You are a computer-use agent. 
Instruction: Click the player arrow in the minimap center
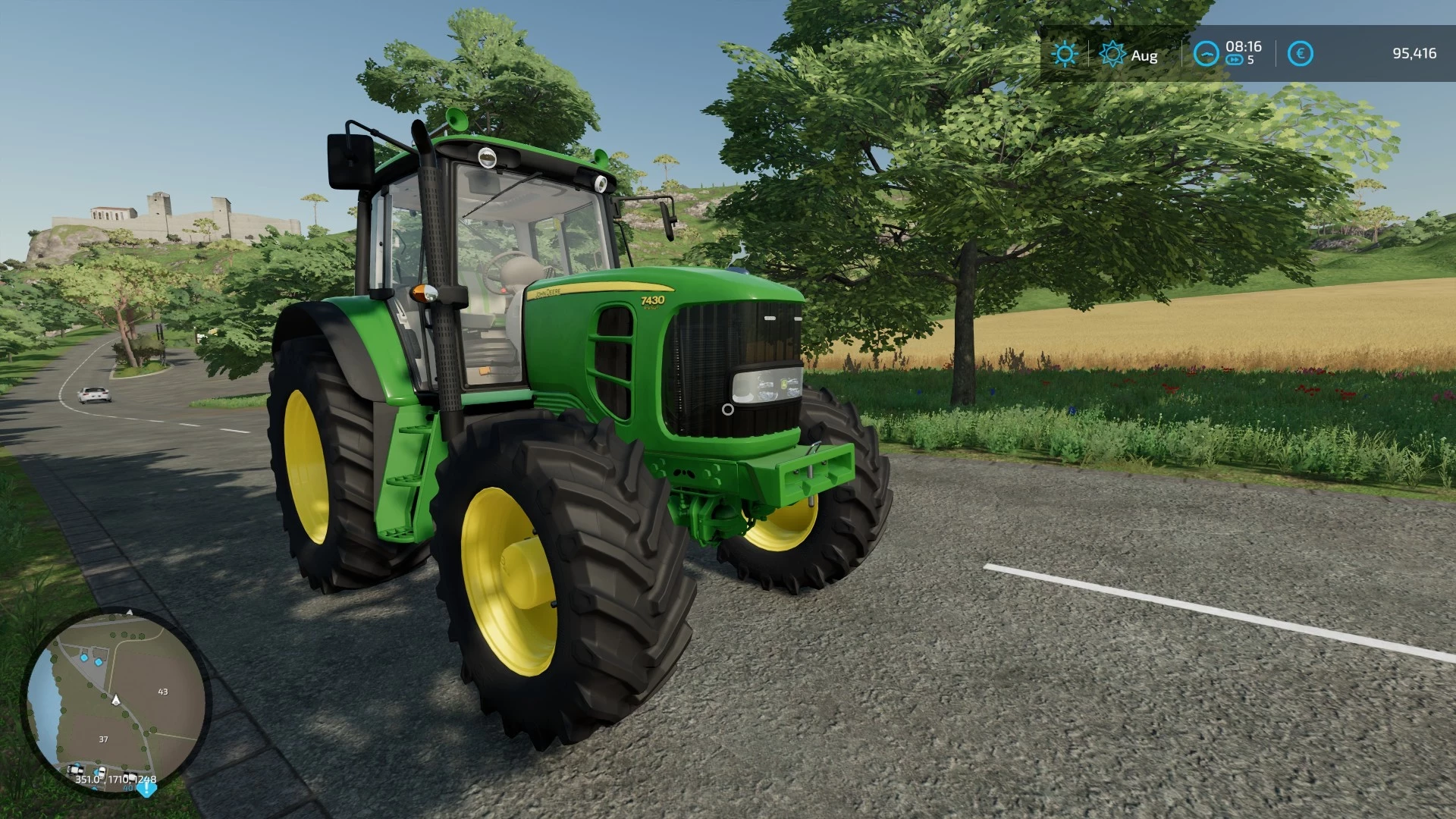tap(116, 701)
